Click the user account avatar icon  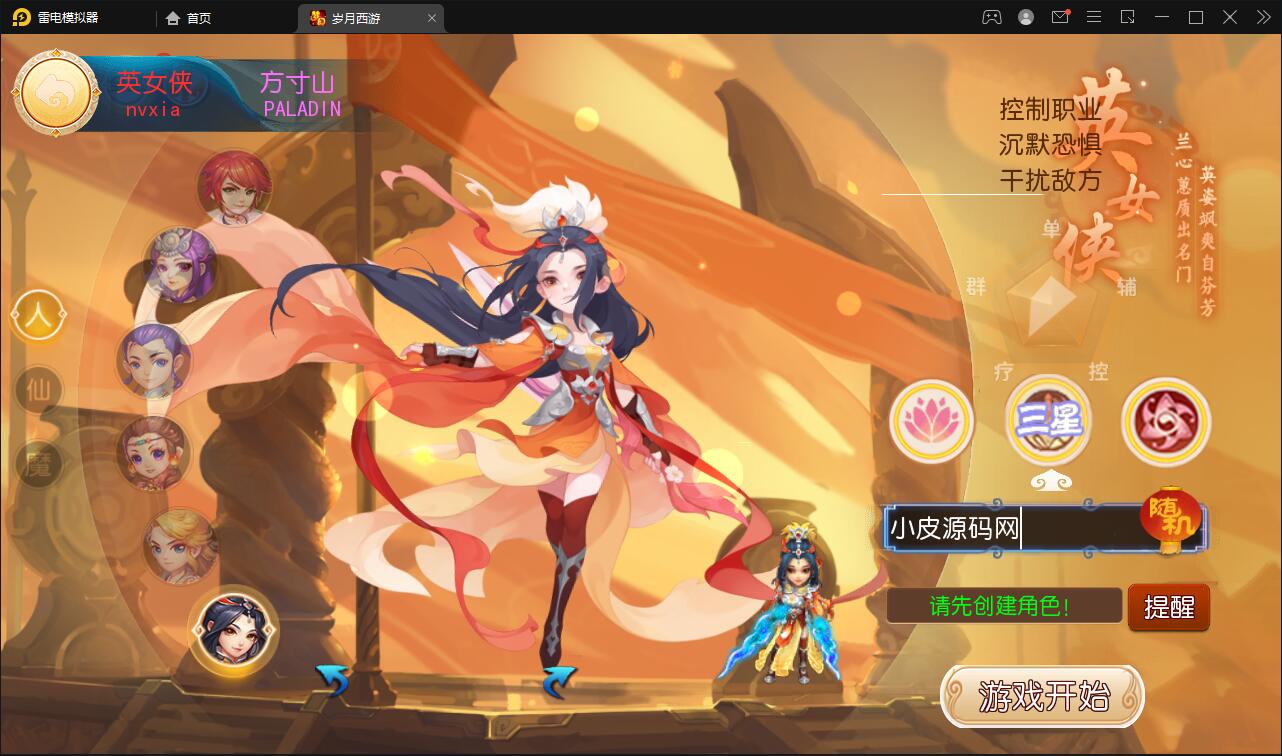pyautogui.click(x=1024, y=17)
